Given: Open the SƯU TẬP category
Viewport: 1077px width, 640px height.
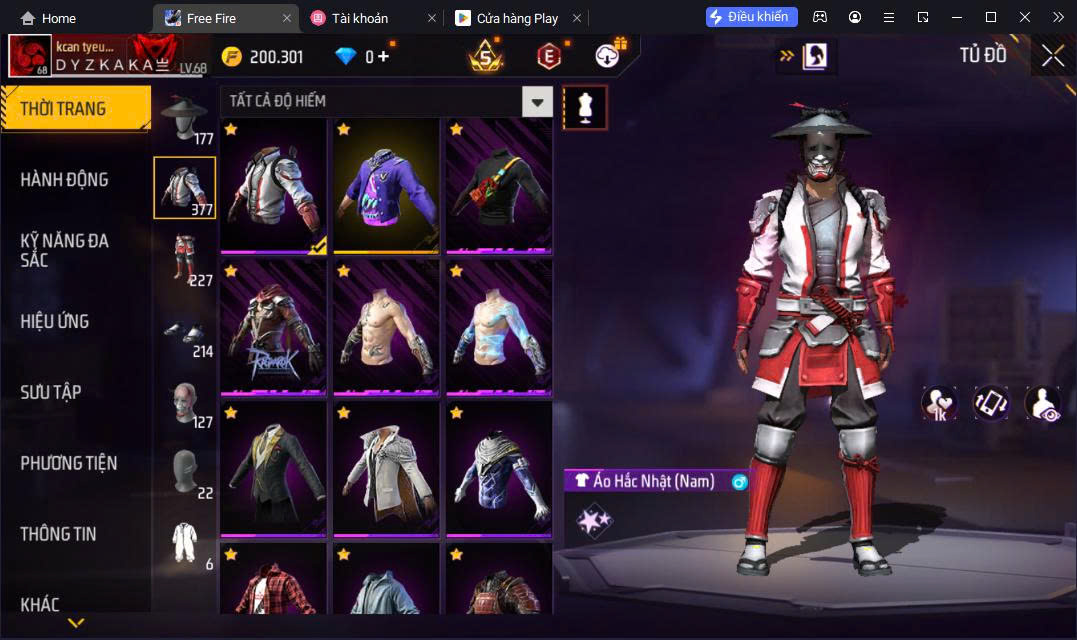Looking at the screenshot, I should (51, 392).
